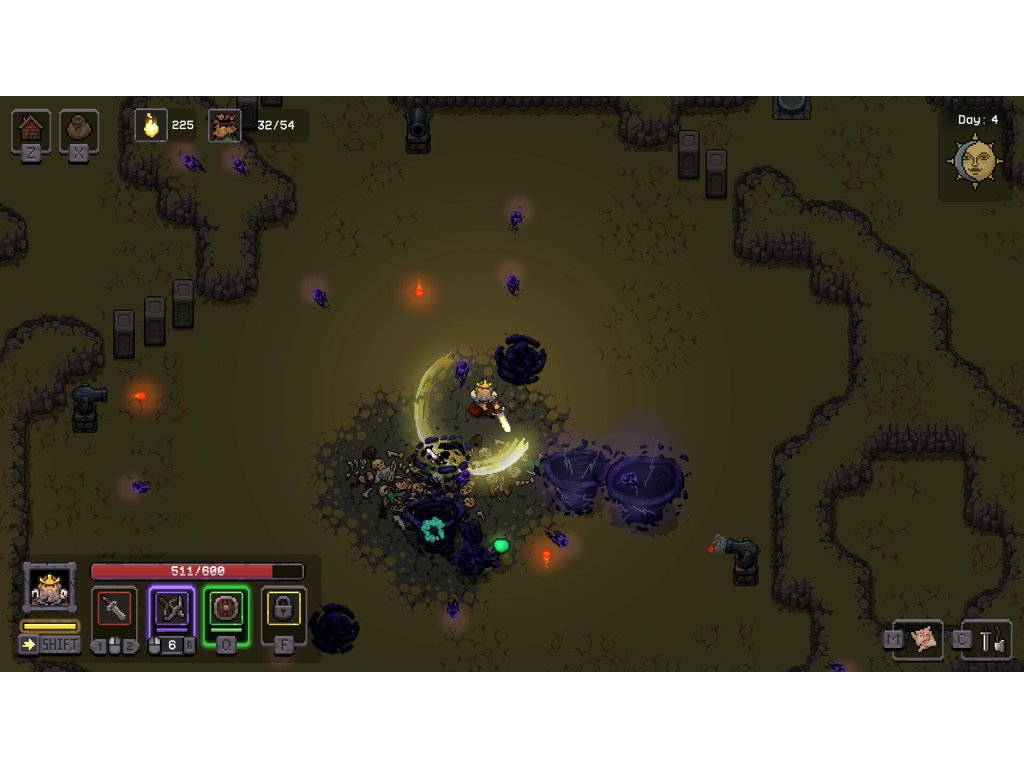This screenshot has height=768, width=1024.
Task: Click the locked padlock ability slot
Action: 284,608
